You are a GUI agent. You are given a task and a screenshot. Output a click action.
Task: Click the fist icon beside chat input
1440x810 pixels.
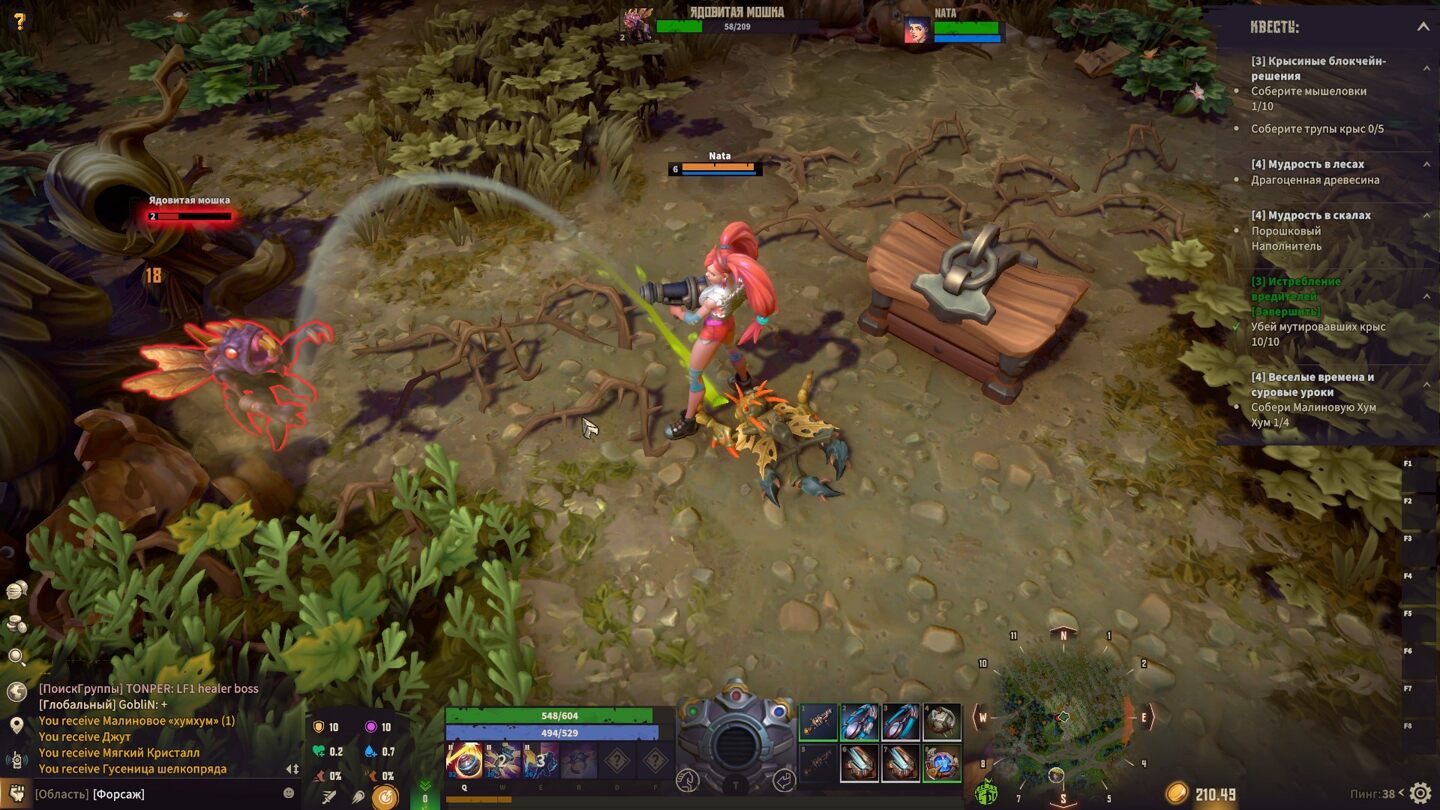pyautogui.click(x=15, y=794)
